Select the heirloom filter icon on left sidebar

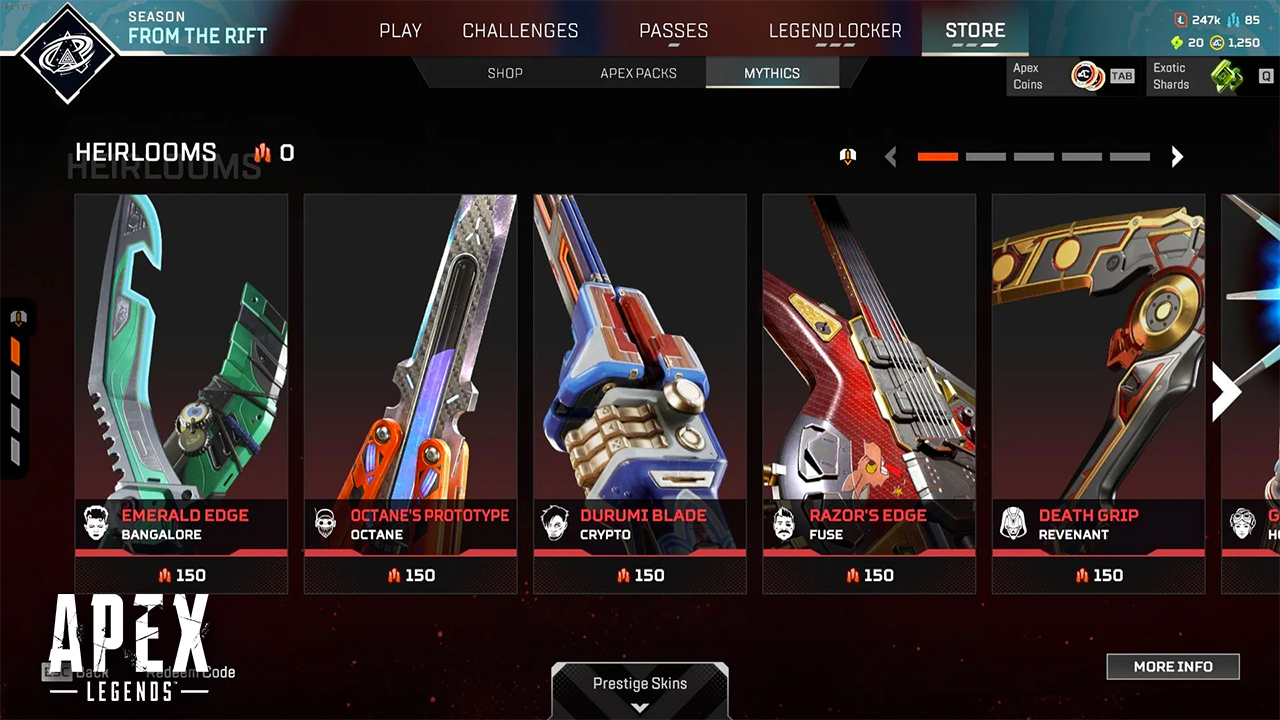tap(19, 317)
